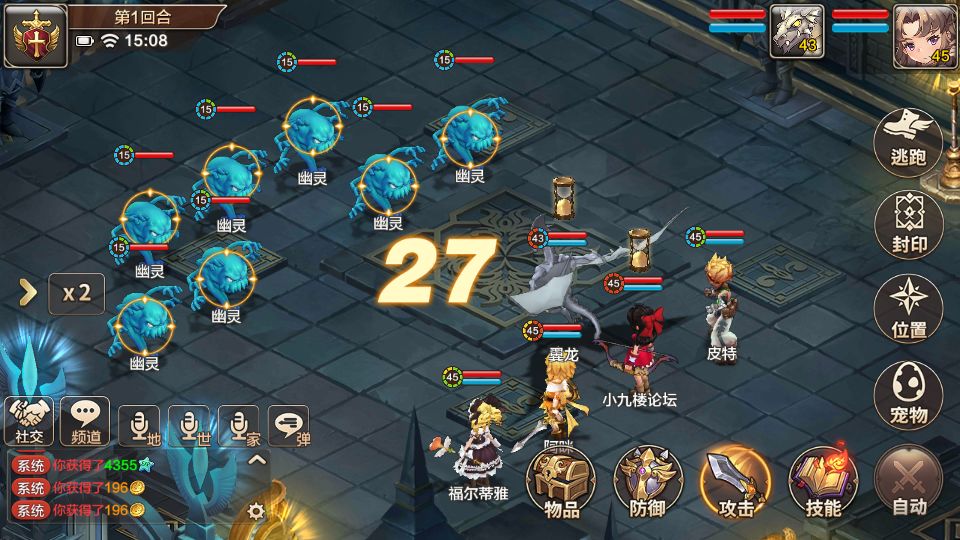Activate the 地 local voice microphone
This screenshot has height=540, width=960.
(x=139, y=426)
